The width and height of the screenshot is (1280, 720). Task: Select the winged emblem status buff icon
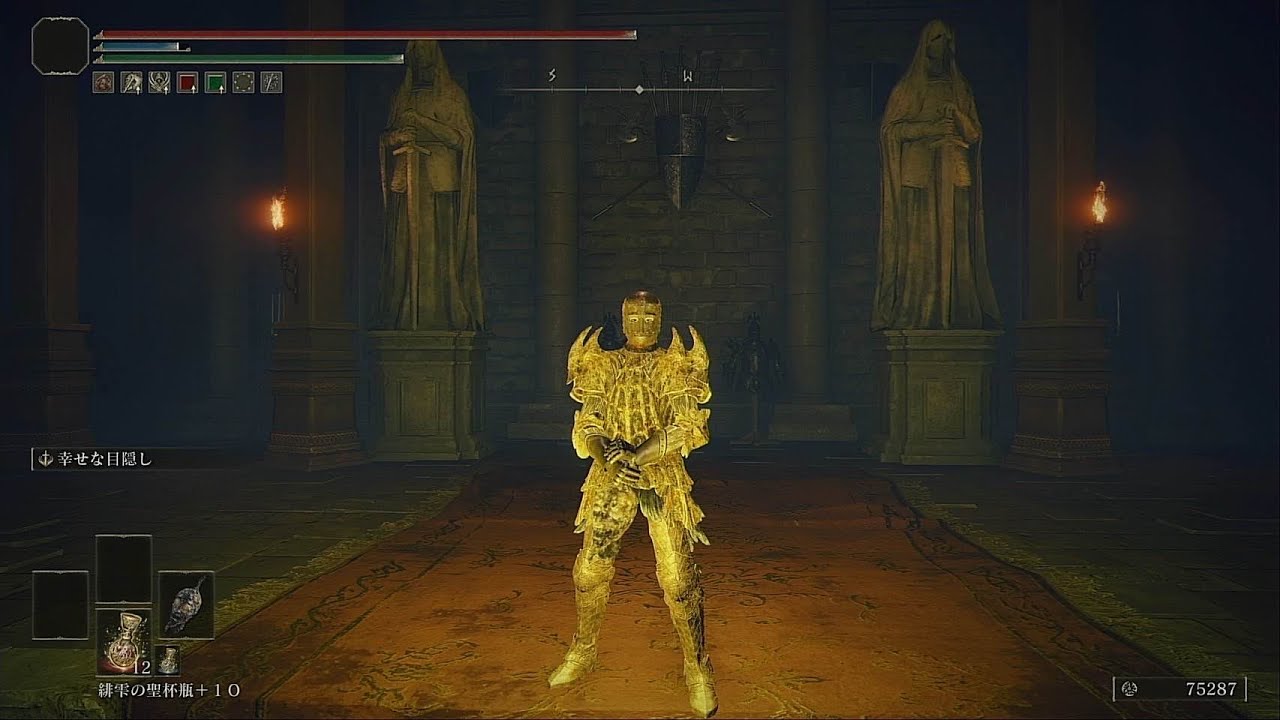158,83
